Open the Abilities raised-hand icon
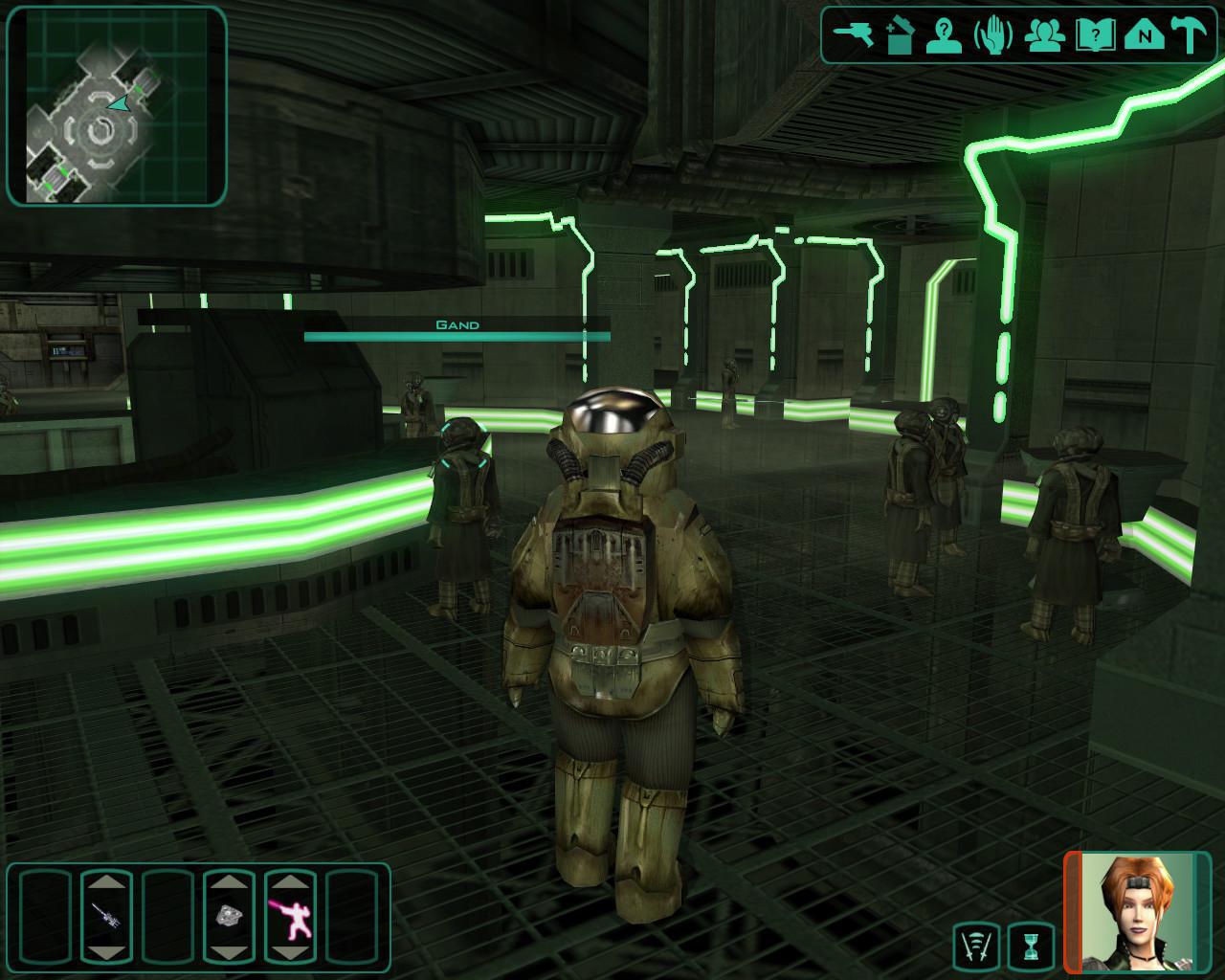 click(x=992, y=35)
